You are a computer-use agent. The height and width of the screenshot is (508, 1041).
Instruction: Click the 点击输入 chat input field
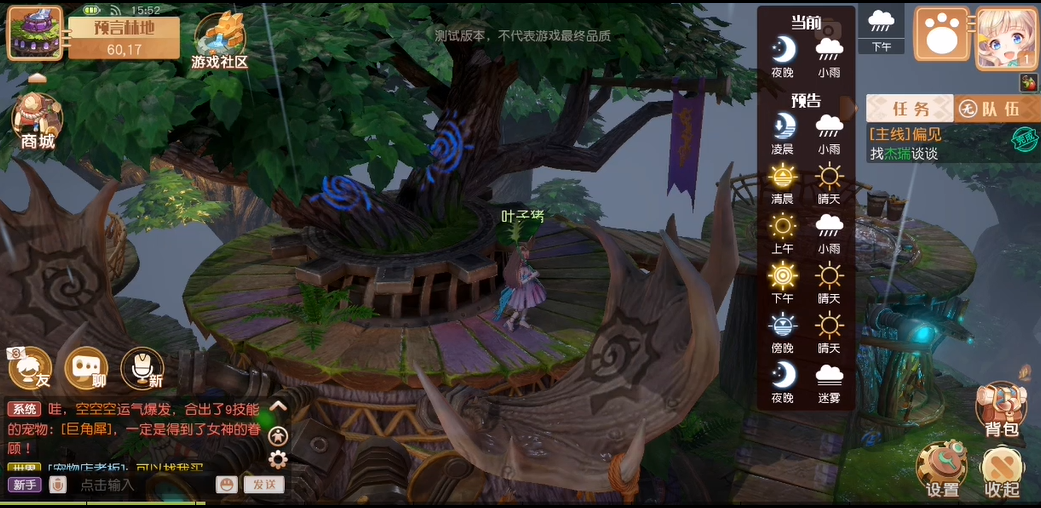[x=140, y=485]
